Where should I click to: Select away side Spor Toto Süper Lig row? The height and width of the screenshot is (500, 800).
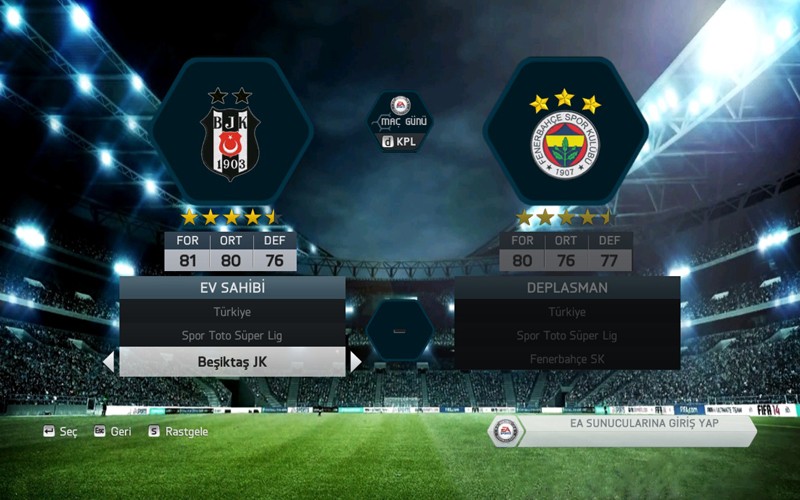pyautogui.click(x=567, y=336)
